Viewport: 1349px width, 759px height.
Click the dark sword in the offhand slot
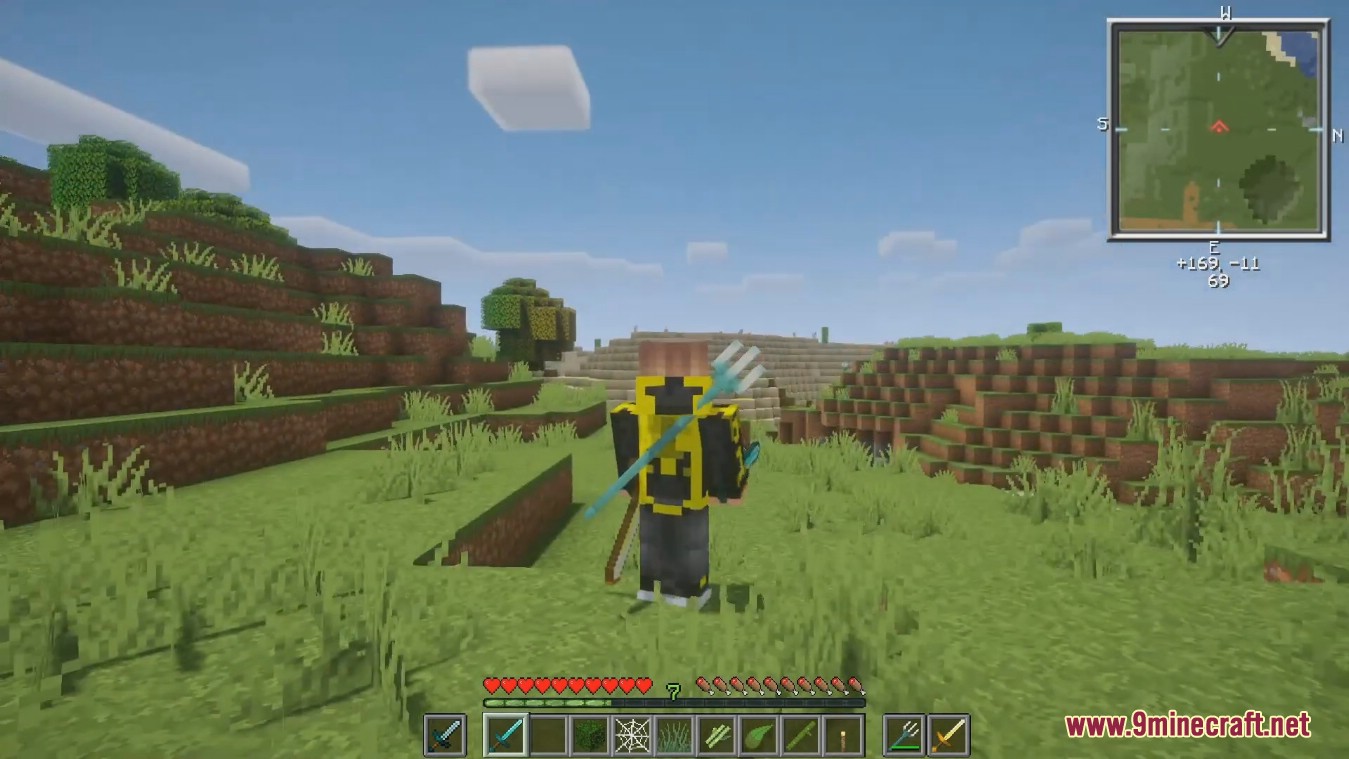point(443,735)
